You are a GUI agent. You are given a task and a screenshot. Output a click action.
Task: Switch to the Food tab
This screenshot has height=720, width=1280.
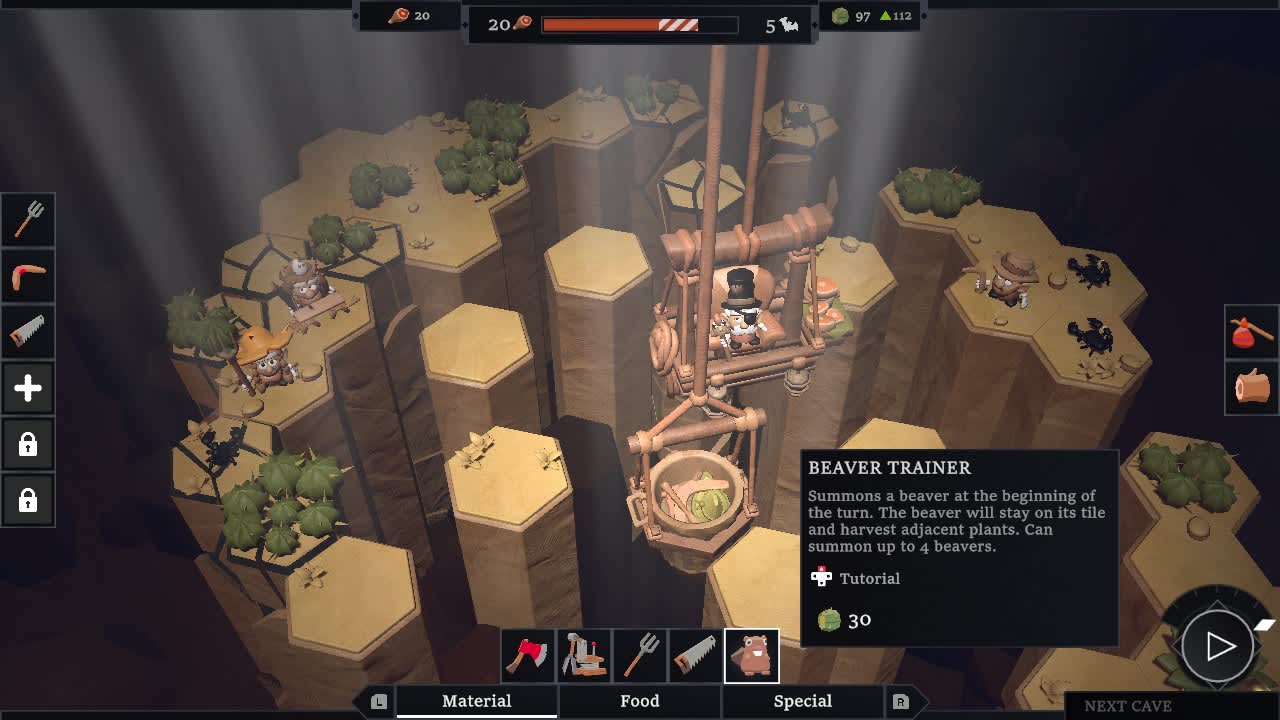click(x=640, y=701)
